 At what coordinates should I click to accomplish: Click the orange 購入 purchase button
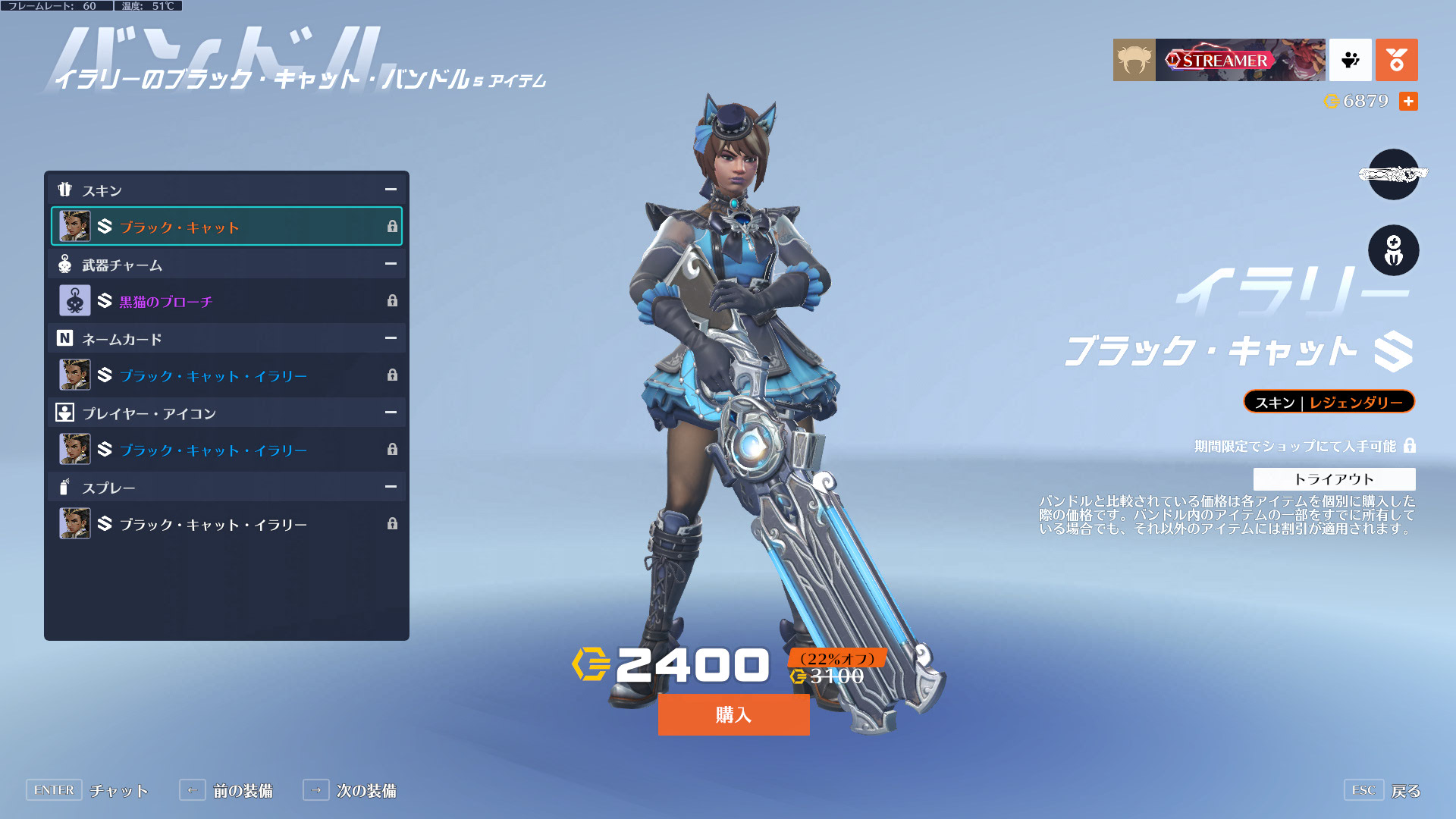coord(733,714)
